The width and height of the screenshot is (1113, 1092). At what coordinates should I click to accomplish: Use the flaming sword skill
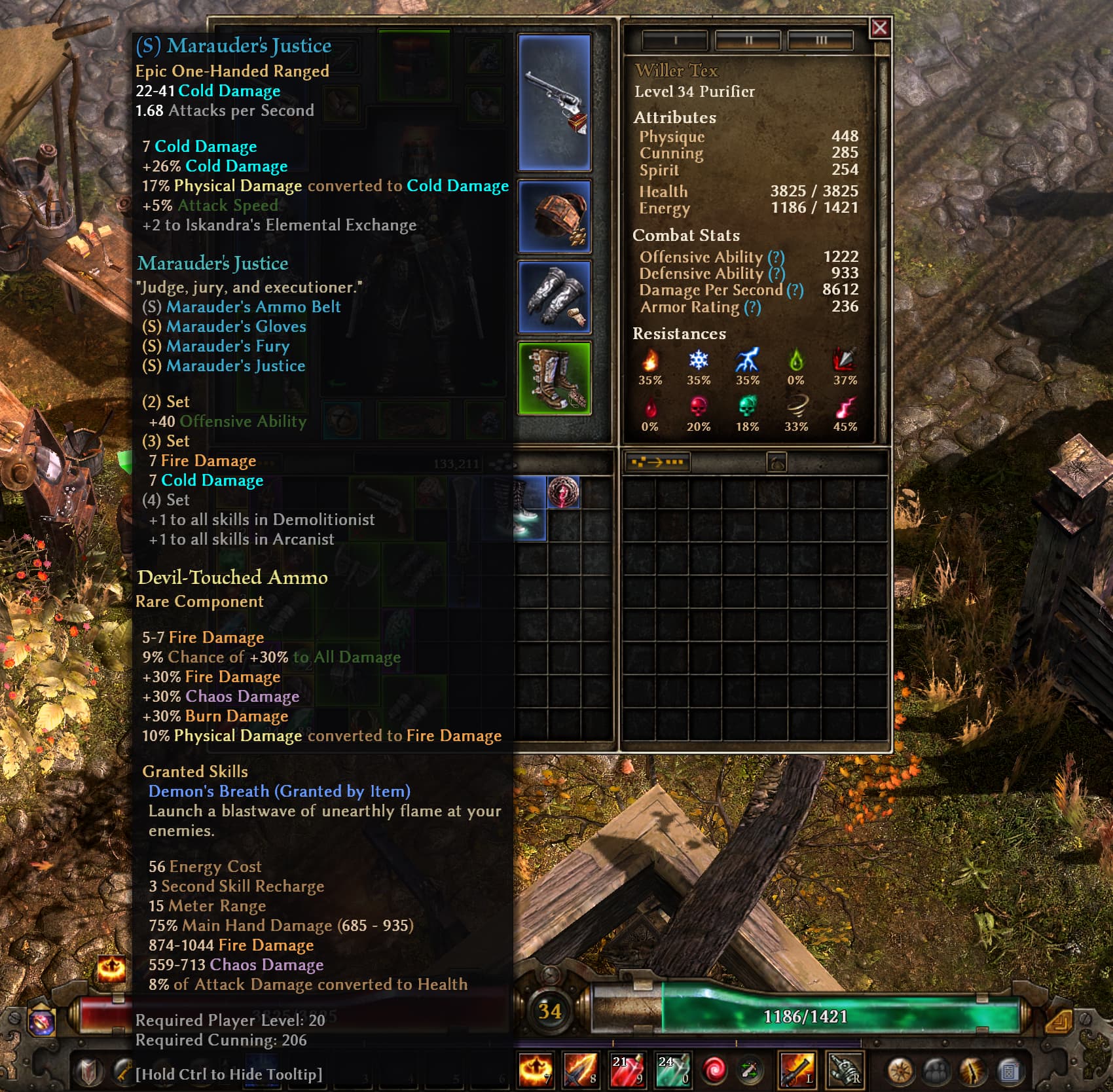[x=581, y=1070]
